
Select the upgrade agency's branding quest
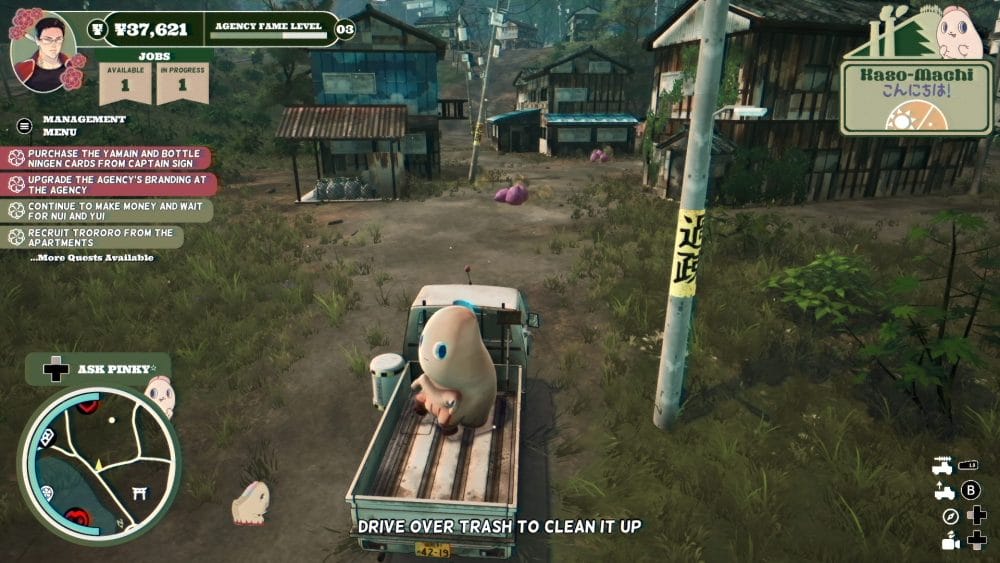coord(107,184)
